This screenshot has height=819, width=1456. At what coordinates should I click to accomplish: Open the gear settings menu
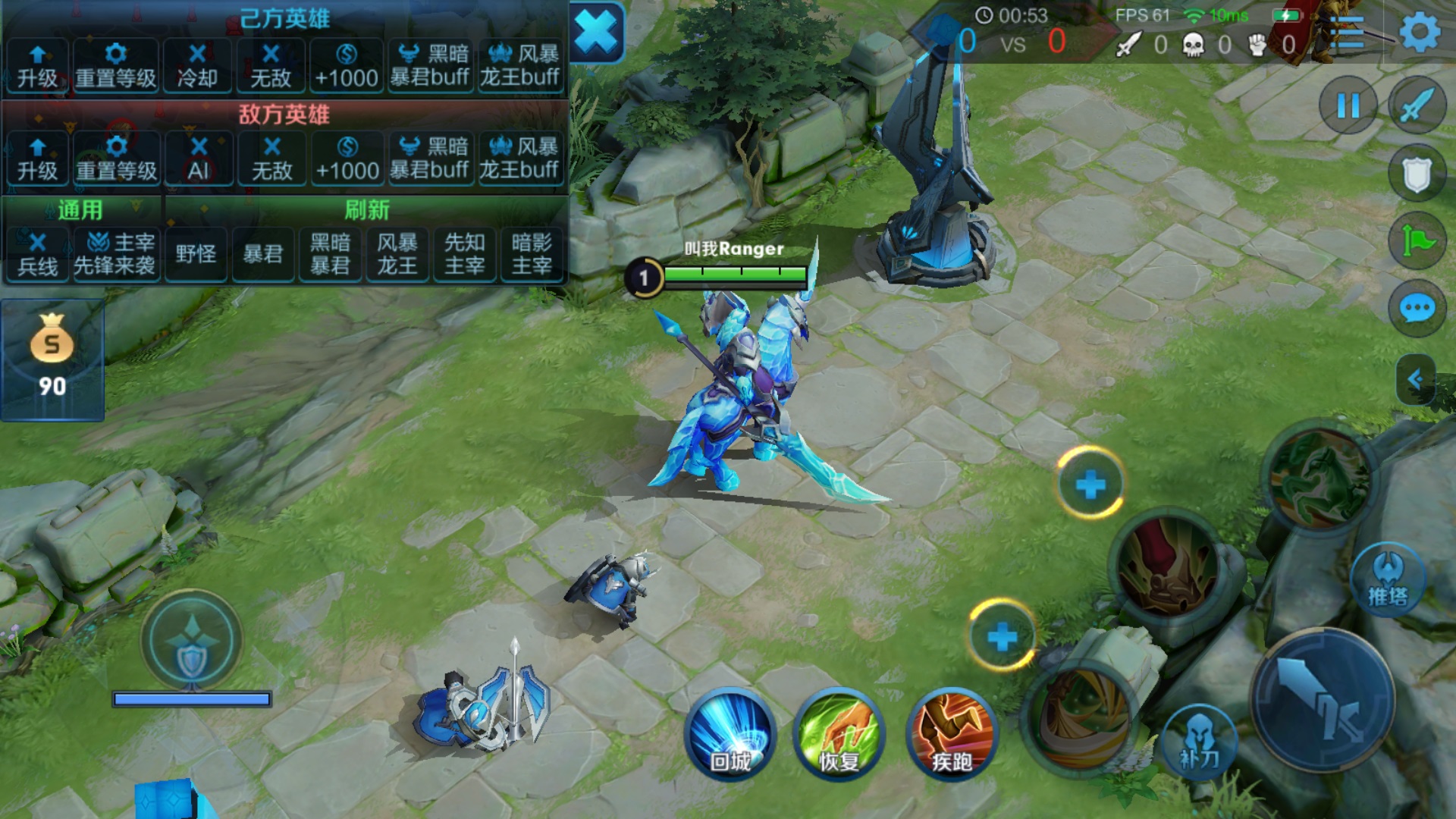click(1419, 33)
